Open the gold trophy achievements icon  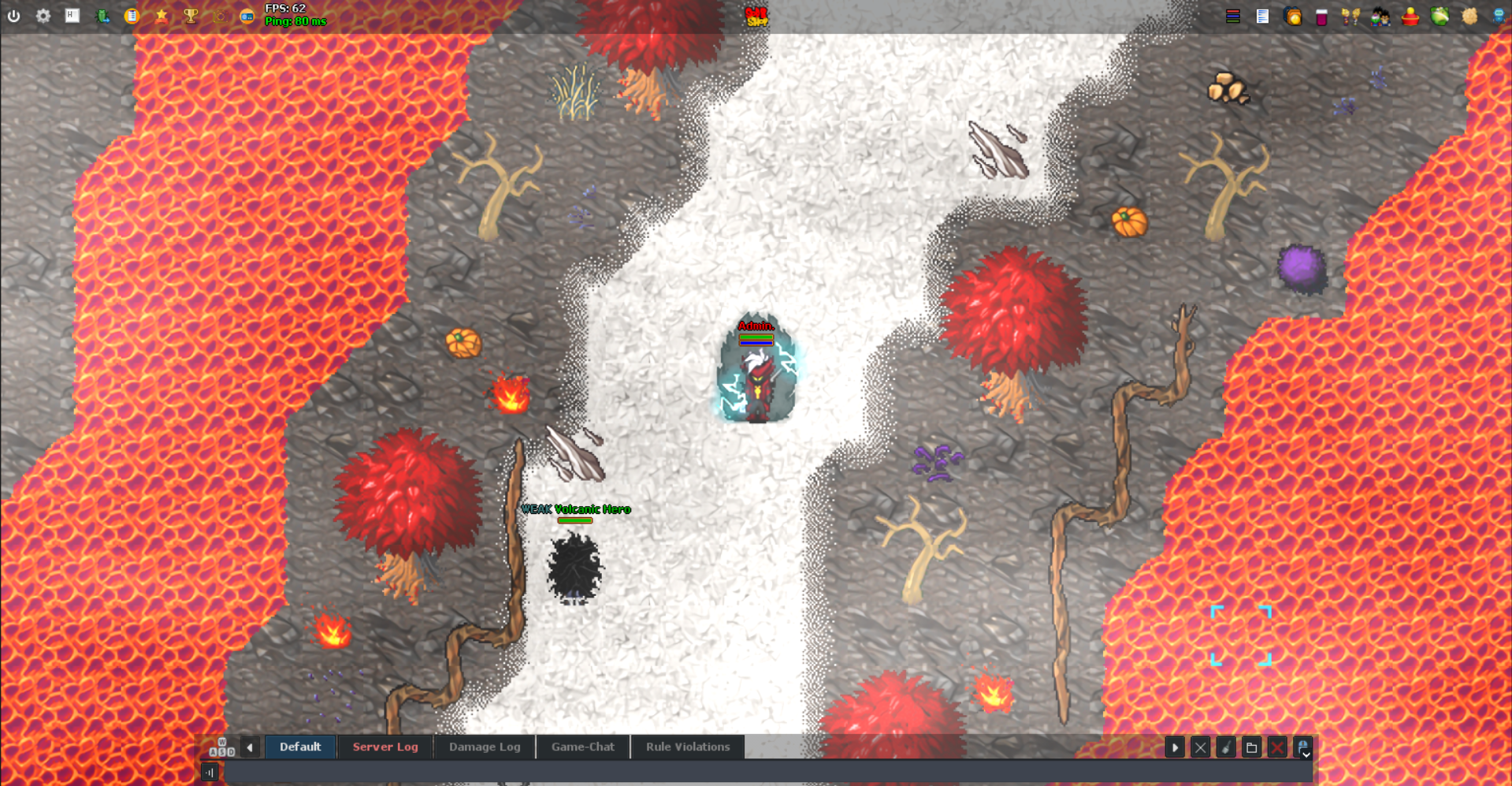191,16
